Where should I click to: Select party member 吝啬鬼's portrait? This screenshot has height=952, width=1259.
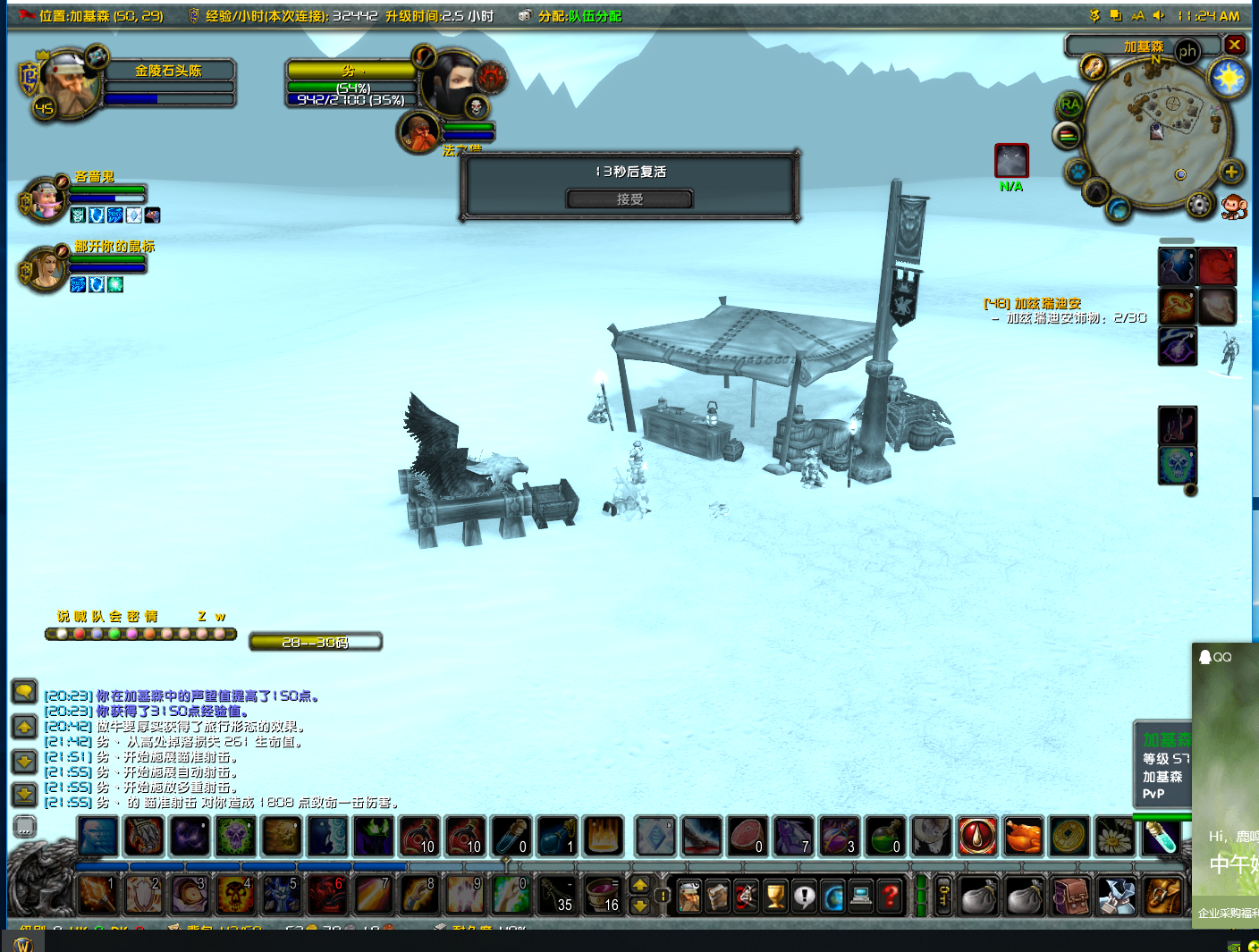point(45,198)
